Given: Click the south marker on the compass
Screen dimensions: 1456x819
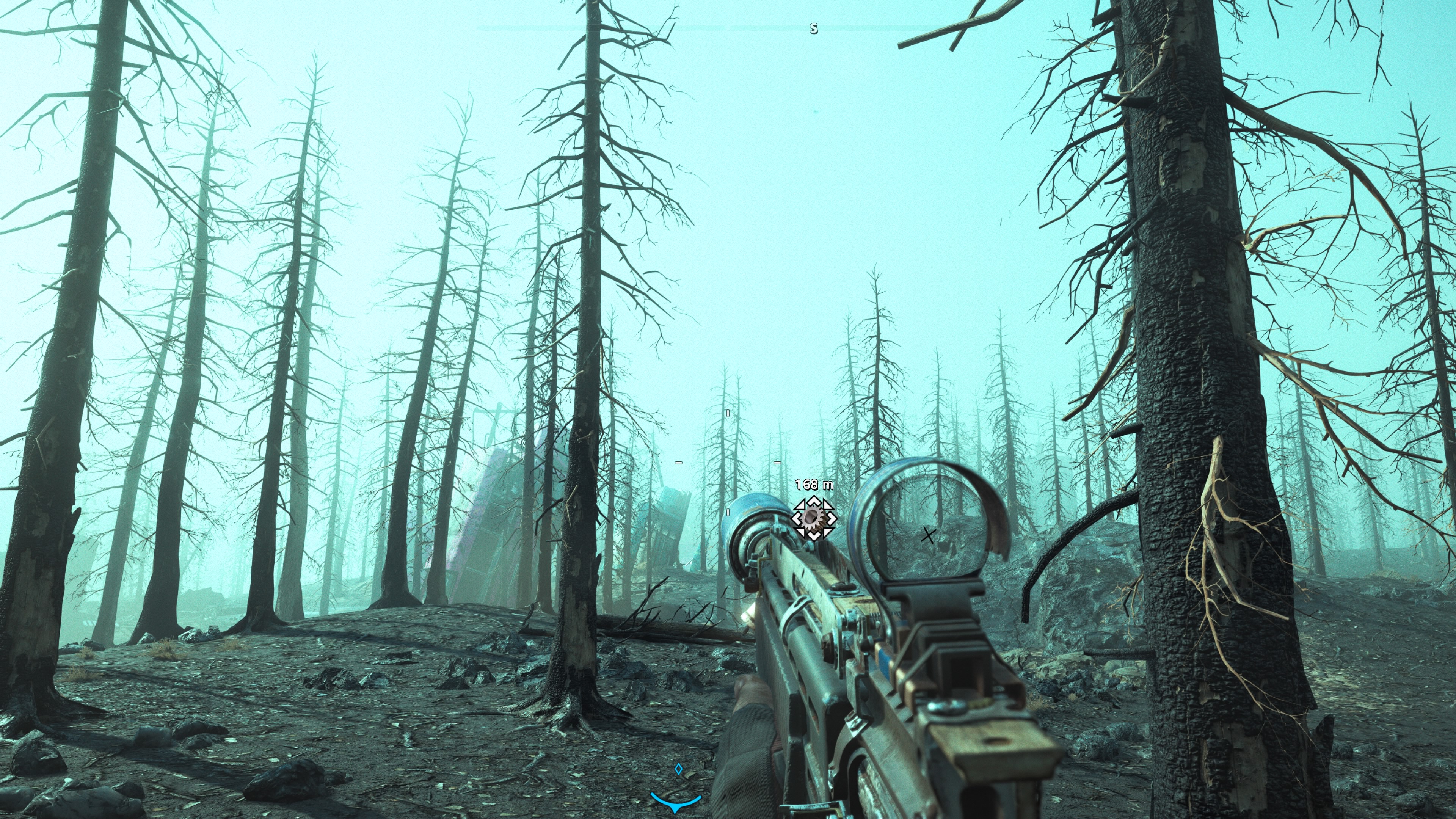Looking at the screenshot, I should (813, 28).
